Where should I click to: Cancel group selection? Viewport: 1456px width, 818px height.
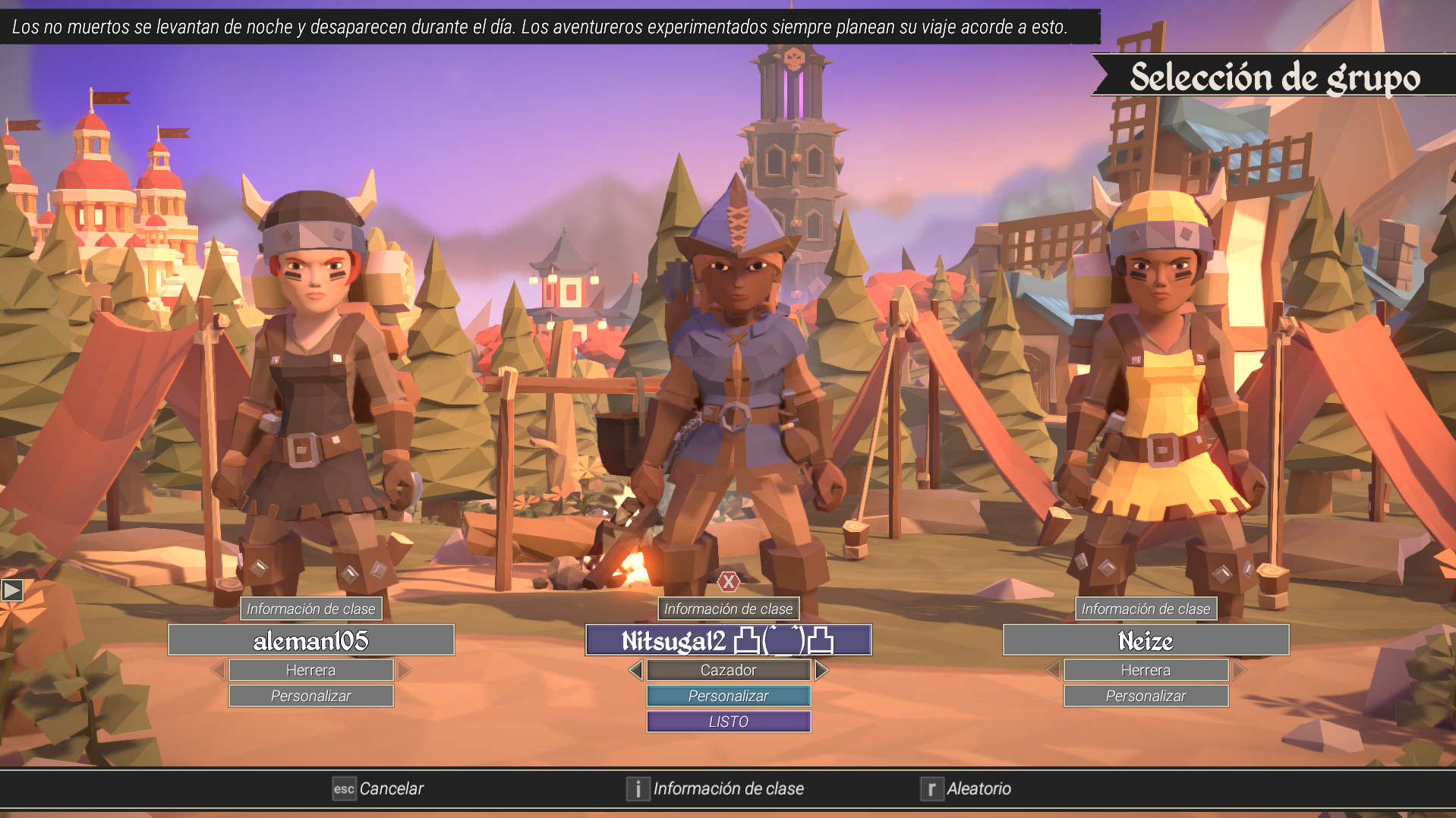click(x=378, y=789)
